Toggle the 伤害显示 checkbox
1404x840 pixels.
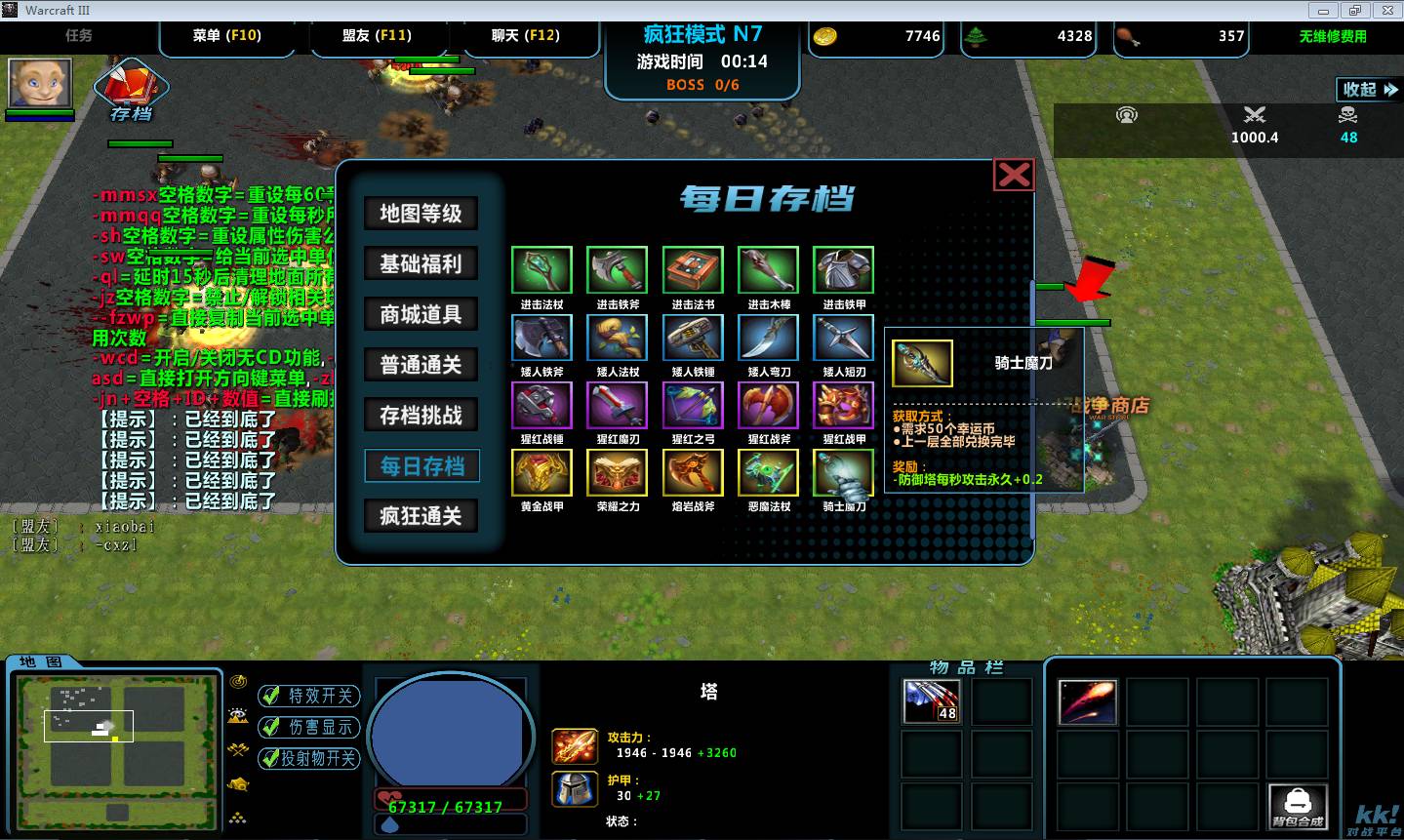click(270, 727)
